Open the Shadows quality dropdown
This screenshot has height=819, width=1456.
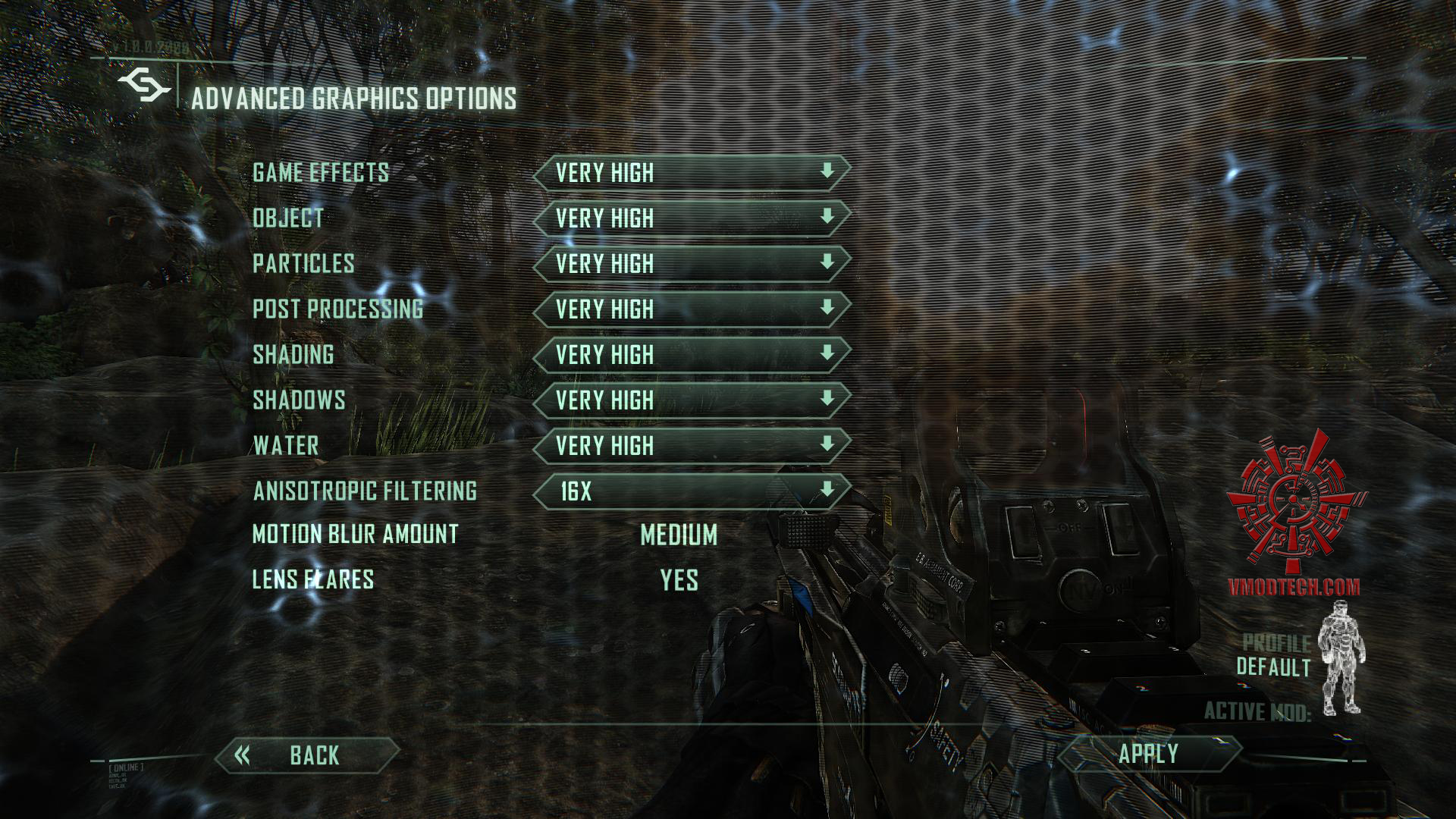[691, 400]
